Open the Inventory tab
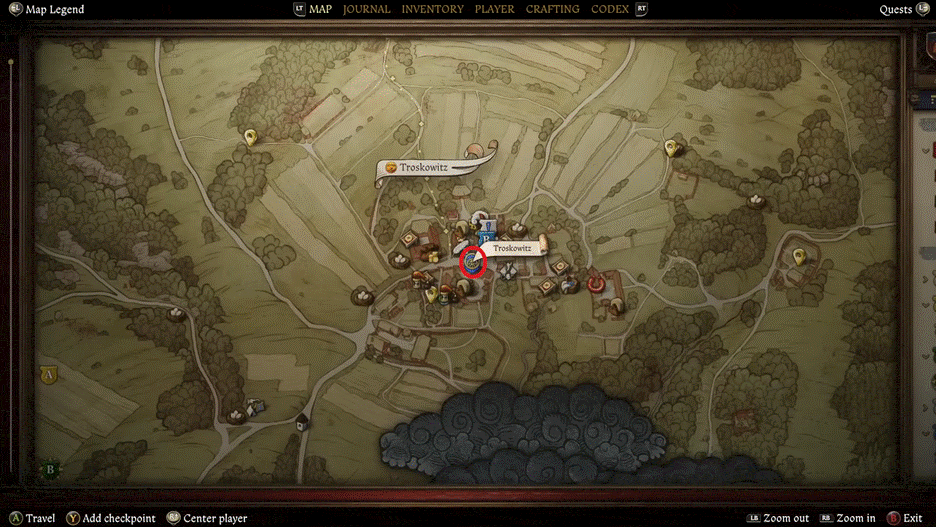Screen dimensions: 936x527 click(x=432, y=9)
